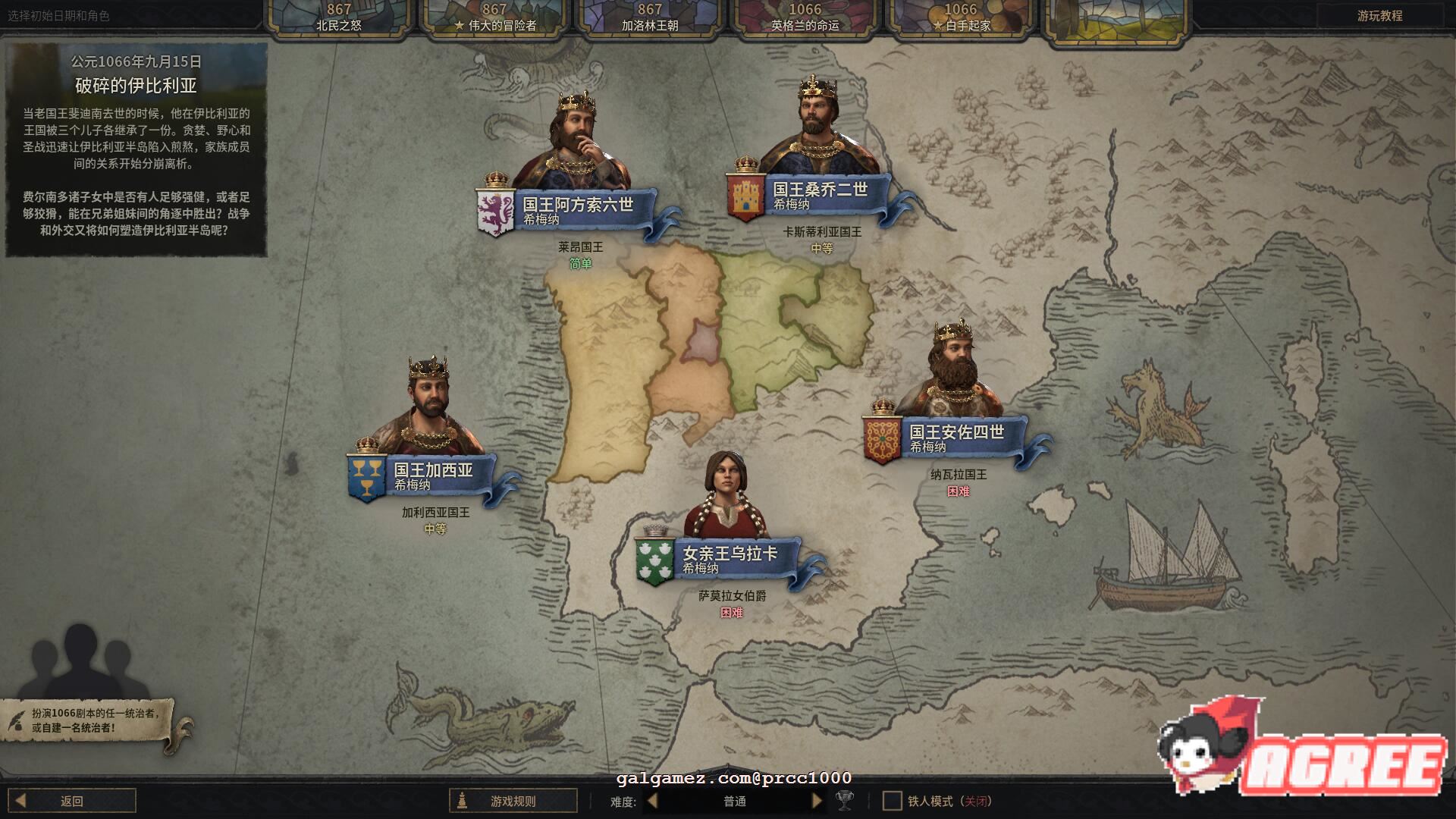Click the achievements trophy icon

click(x=844, y=801)
